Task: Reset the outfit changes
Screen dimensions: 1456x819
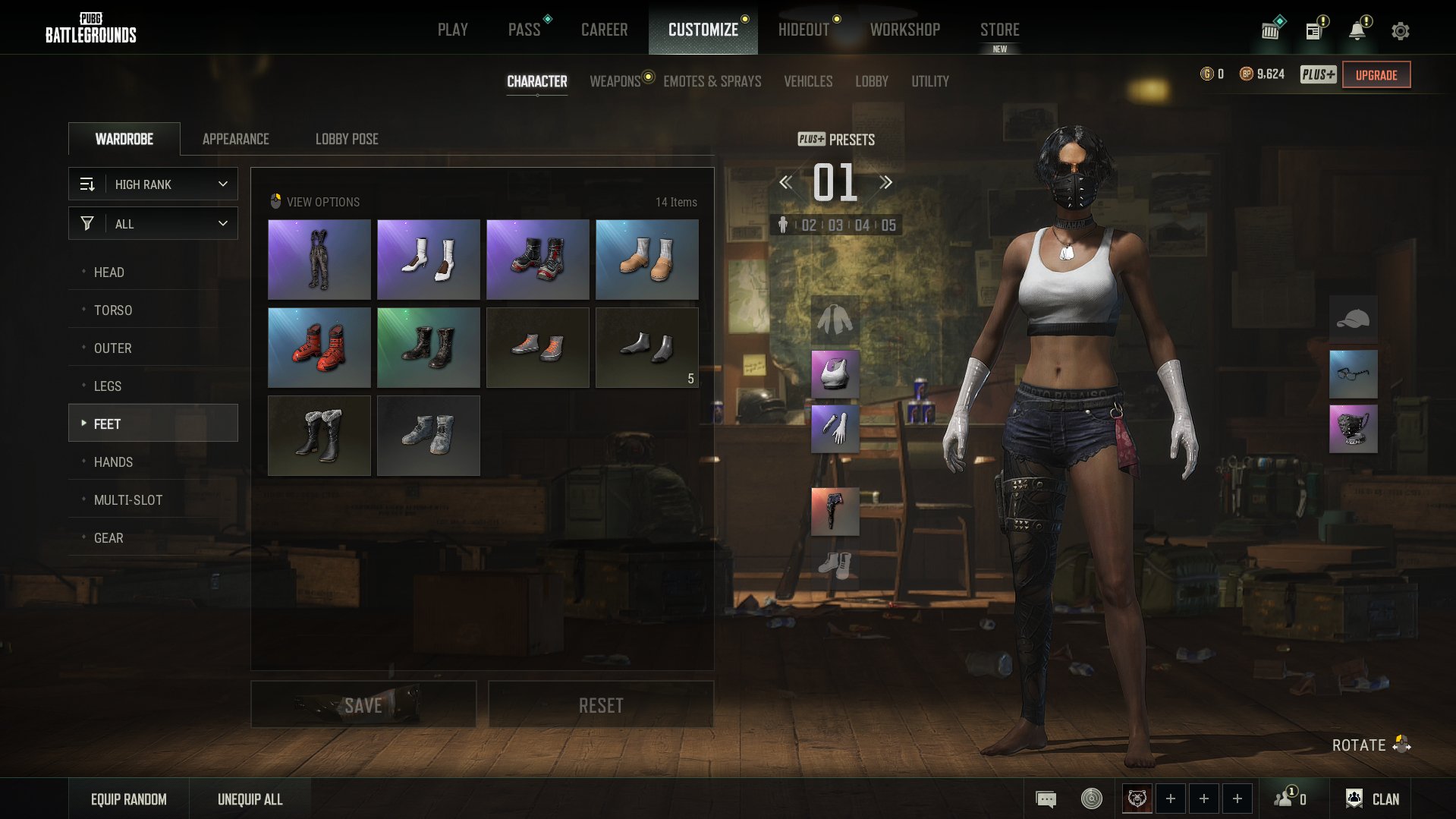Action: pos(601,705)
